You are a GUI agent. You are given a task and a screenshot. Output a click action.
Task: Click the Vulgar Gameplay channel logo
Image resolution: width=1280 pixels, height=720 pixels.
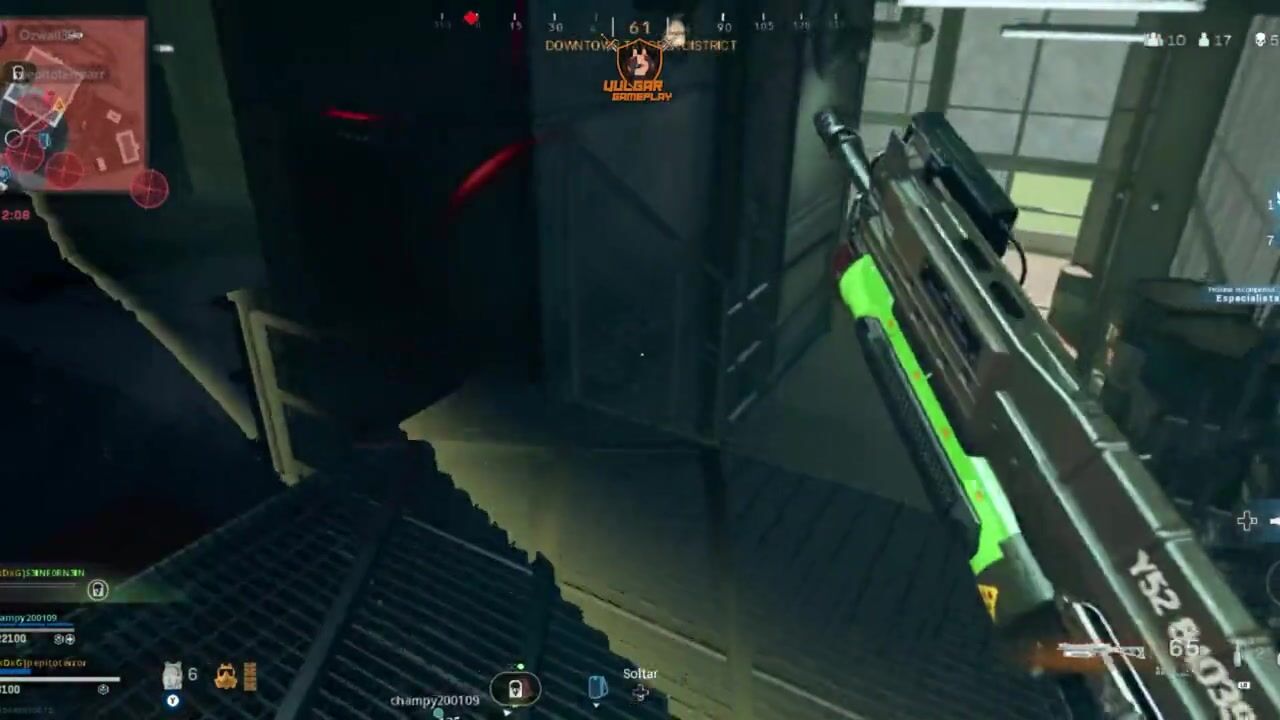click(x=638, y=70)
